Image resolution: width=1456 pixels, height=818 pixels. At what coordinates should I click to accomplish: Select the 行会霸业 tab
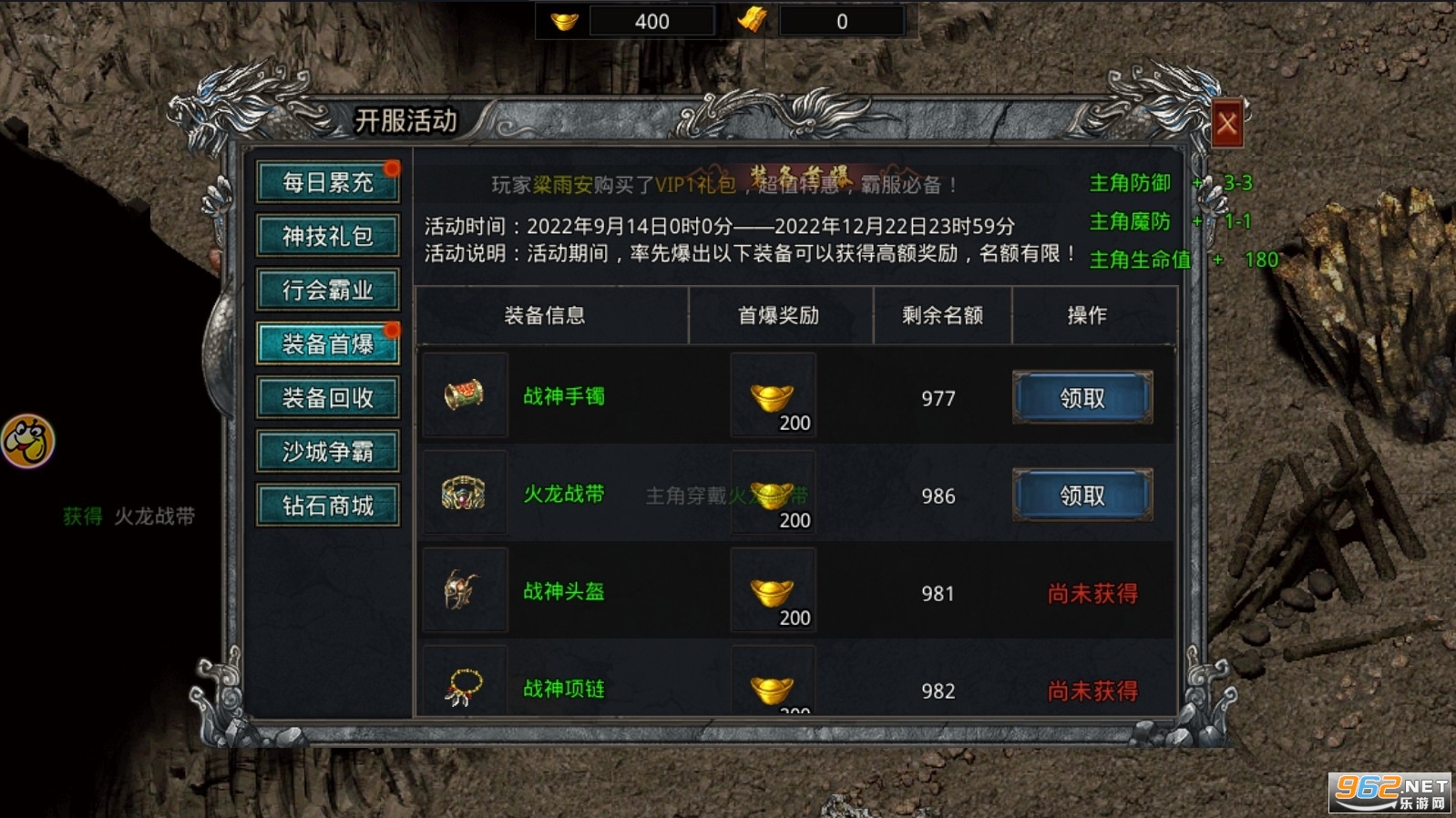coord(328,289)
